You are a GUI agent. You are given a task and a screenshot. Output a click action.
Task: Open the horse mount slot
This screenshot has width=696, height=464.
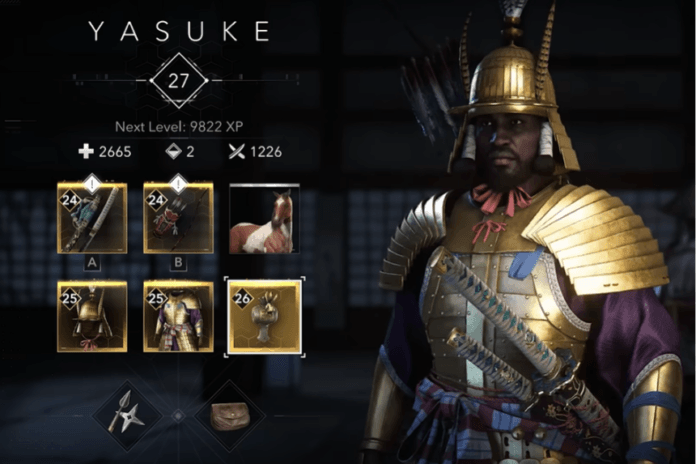[x=264, y=218]
